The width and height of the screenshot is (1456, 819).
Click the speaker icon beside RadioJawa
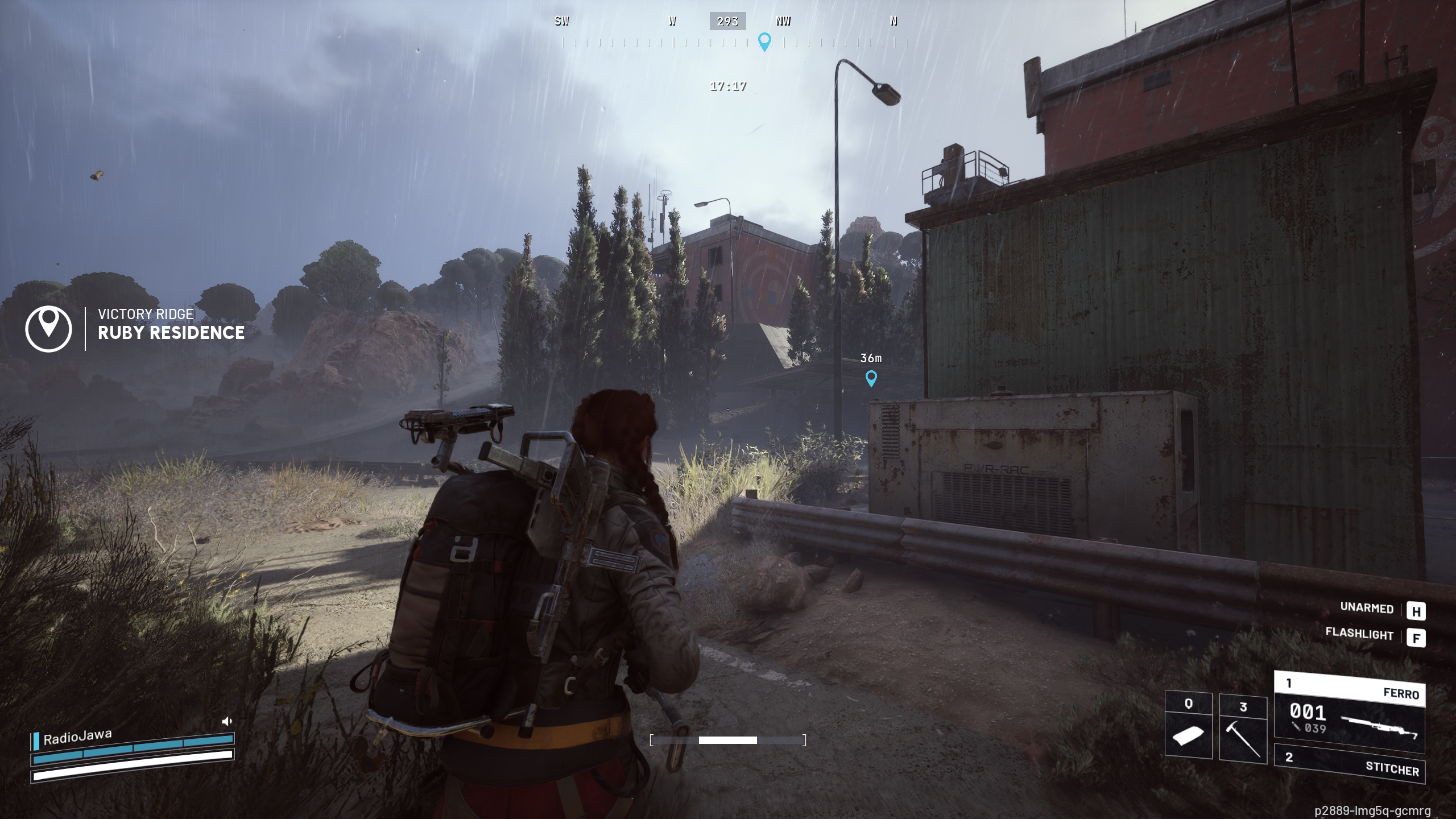[227, 722]
